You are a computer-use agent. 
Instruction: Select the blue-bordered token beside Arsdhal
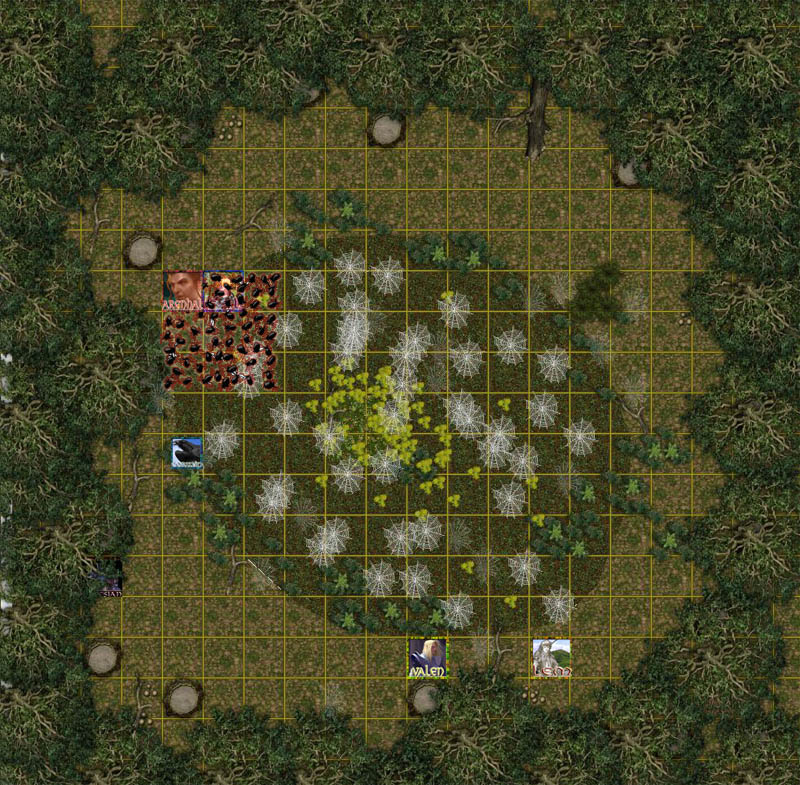223,290
